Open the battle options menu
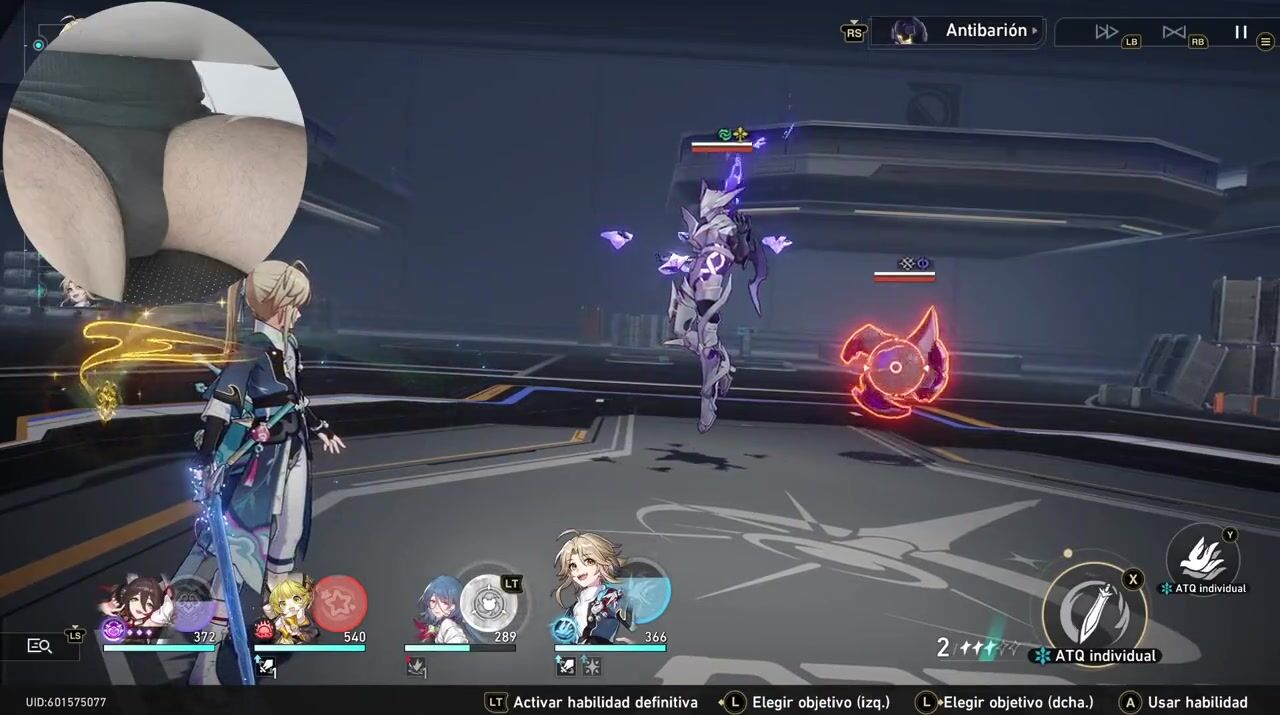This screenshot has height=715, width=1280. tap(1266, 43)
